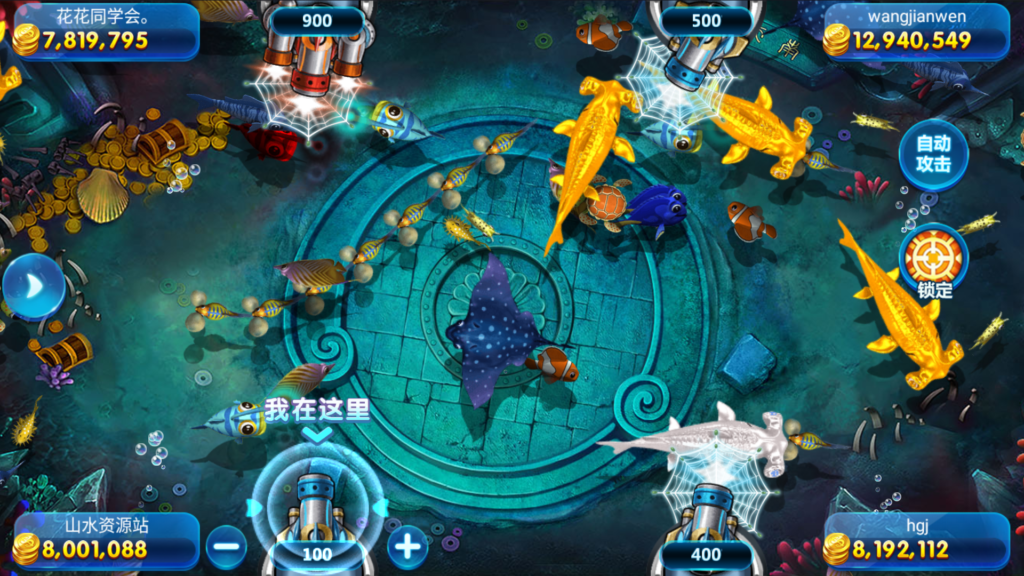Select the wangjianwen player panel
This screenshot has width=1024, height=576.
[915, 31]
